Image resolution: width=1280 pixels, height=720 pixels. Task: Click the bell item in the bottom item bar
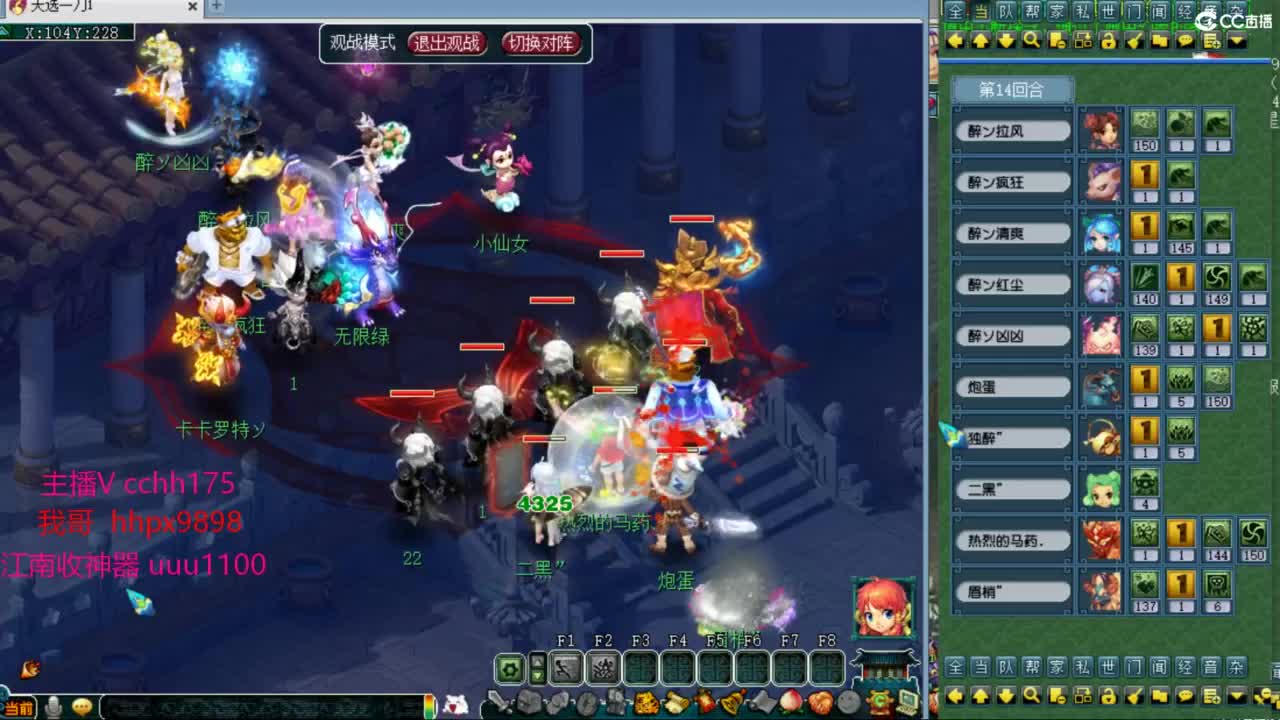pyautogui.click(x=732, y=701)
